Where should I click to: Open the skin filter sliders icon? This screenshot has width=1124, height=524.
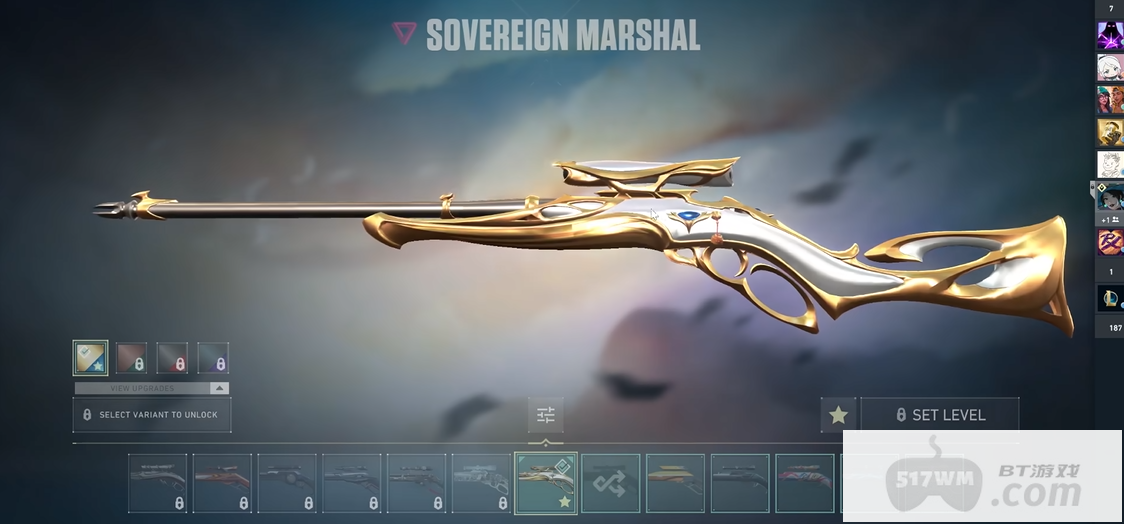545,415
